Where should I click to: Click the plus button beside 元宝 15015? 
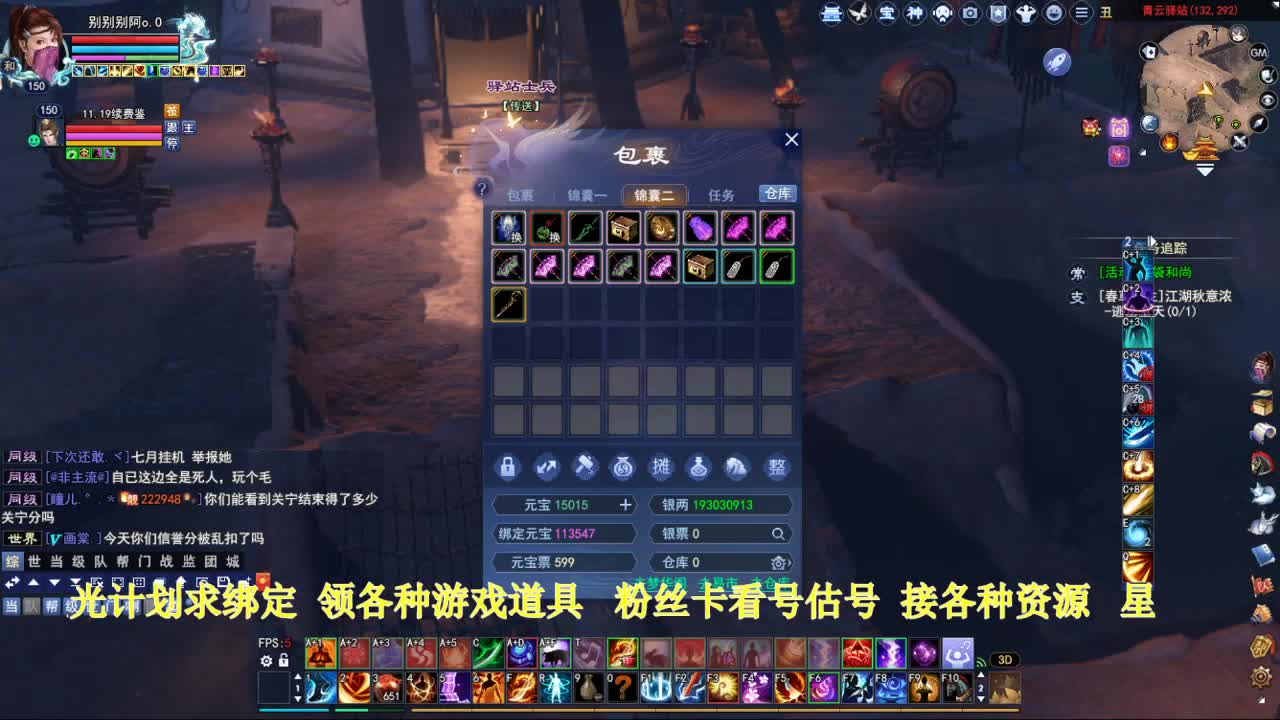[x=625, y=504]
